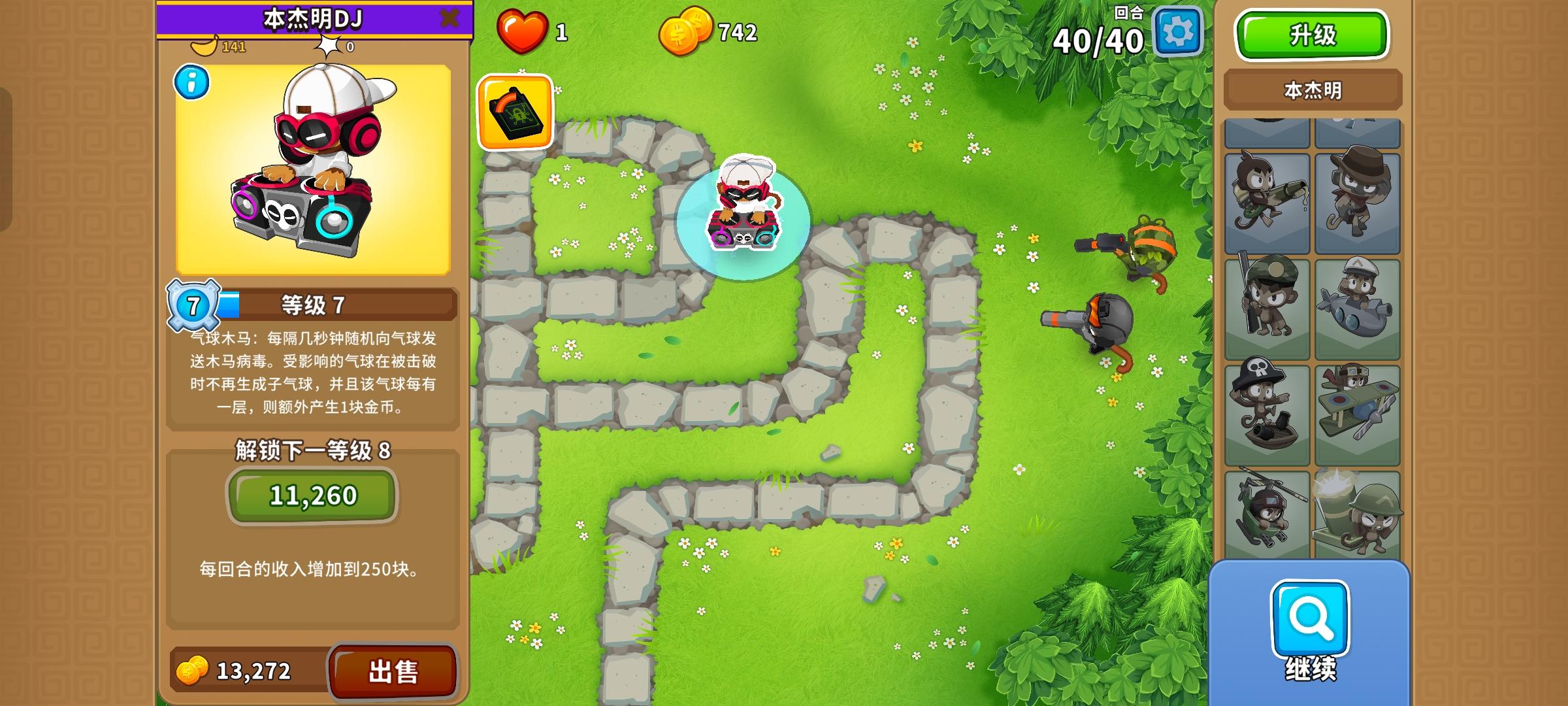
Task: Select the Monkey Buccaneer tower icon
Action: pos(1267,409)
